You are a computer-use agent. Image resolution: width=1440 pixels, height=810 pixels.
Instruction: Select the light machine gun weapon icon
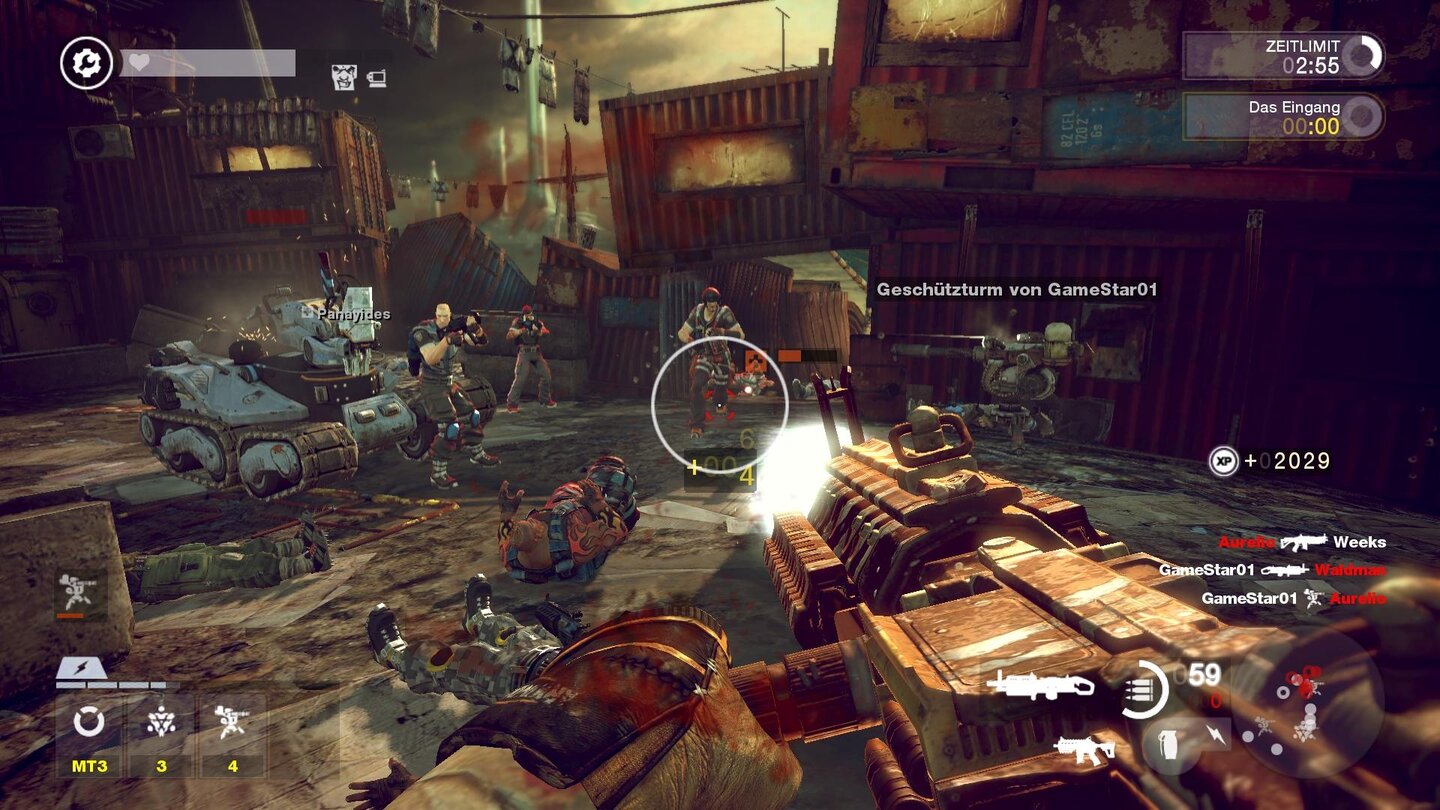1040,685
